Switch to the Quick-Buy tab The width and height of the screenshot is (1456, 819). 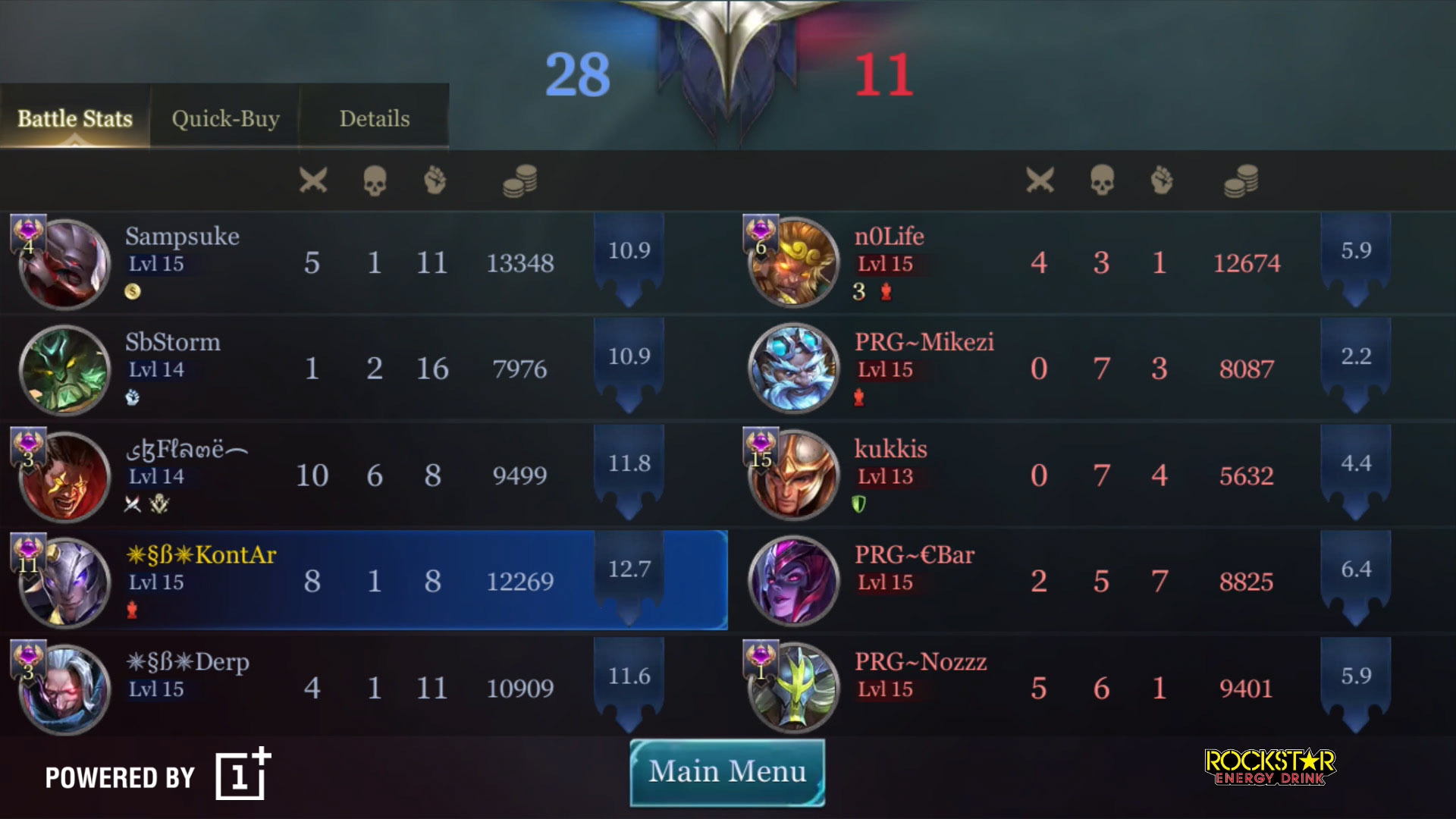tap(225, 119)
